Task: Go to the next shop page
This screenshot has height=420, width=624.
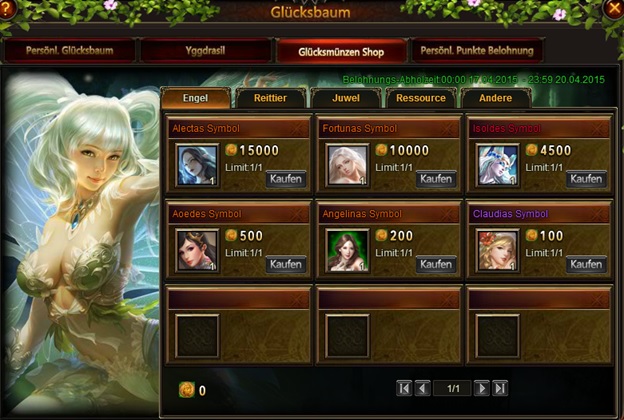Action: [x=481, y=388]
